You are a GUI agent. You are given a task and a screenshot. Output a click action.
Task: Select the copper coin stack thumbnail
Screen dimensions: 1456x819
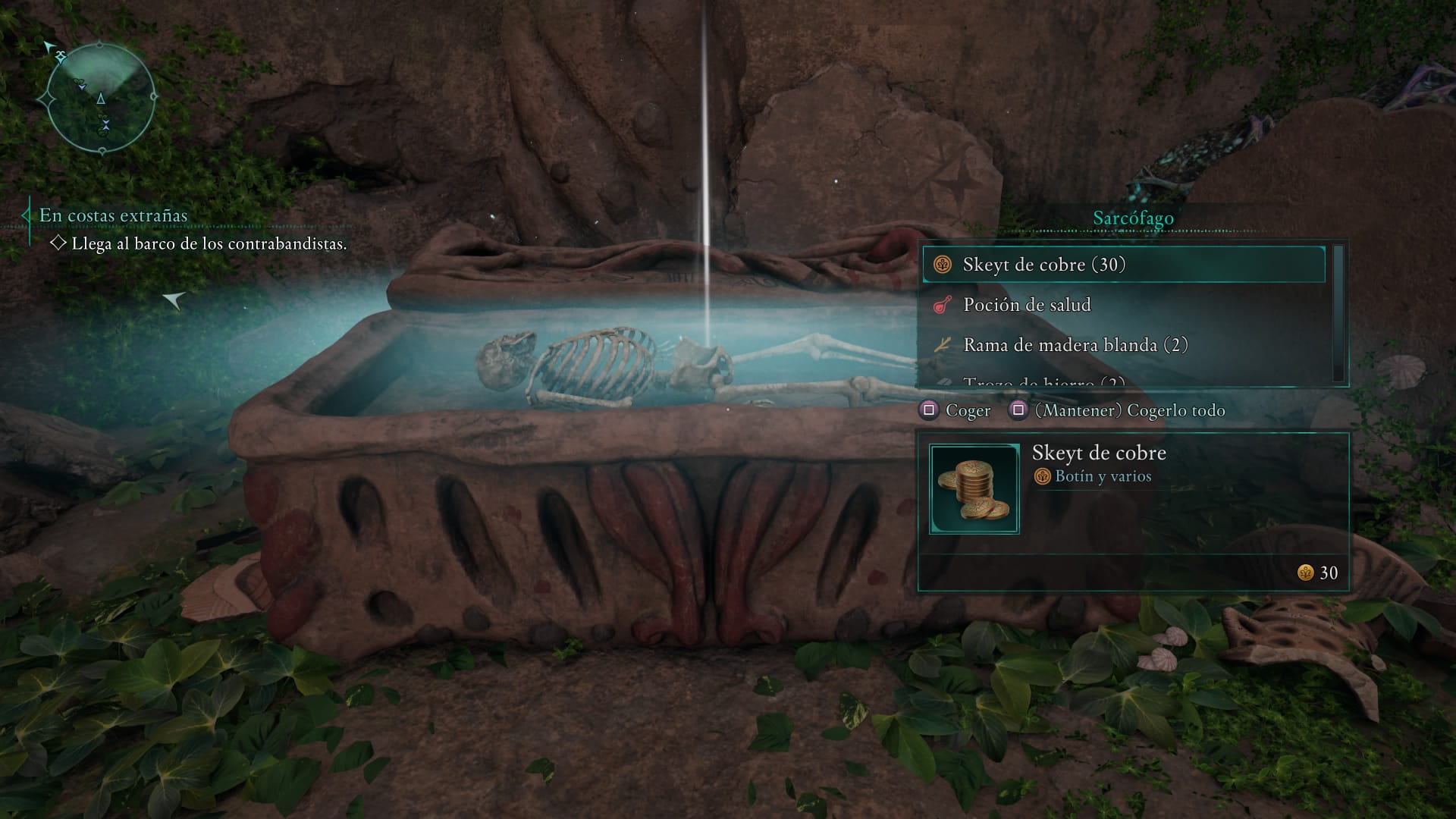(974, 490)
